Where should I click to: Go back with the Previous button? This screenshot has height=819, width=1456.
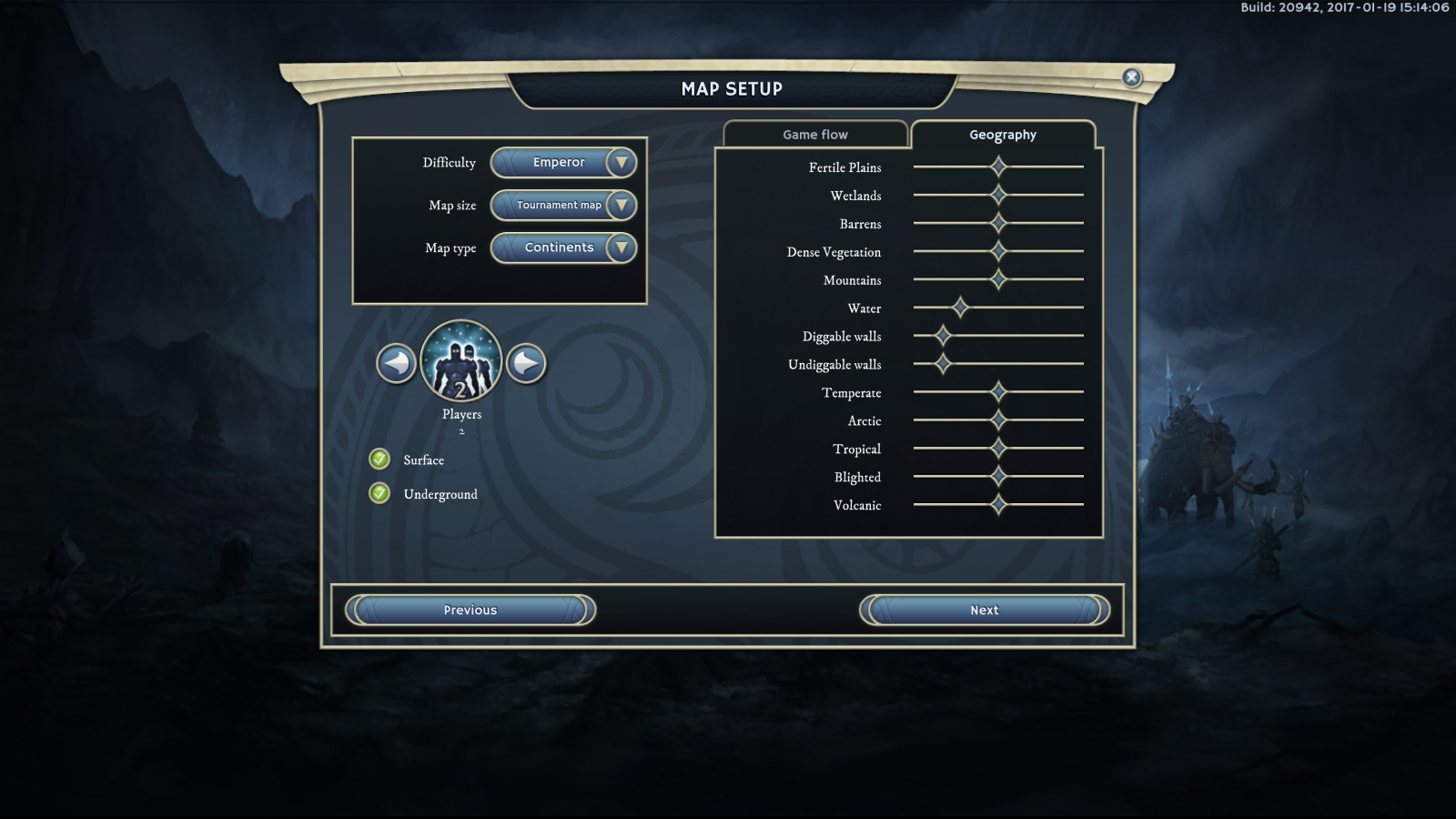click(470, 610)
